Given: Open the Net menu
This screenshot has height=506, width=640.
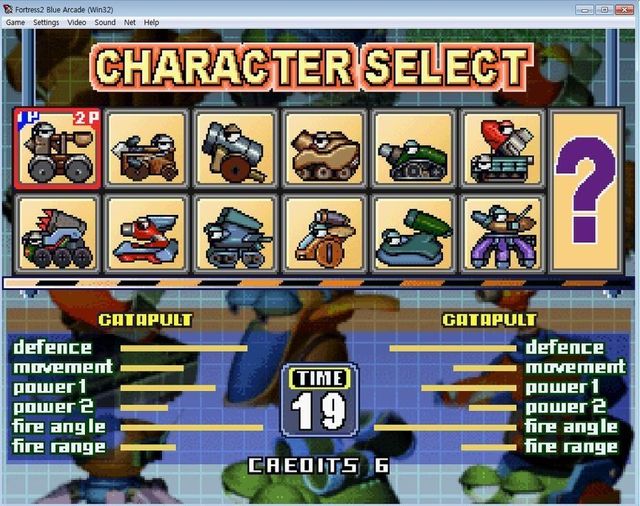Looking at the screenshot, I should (x=130, y=22).
